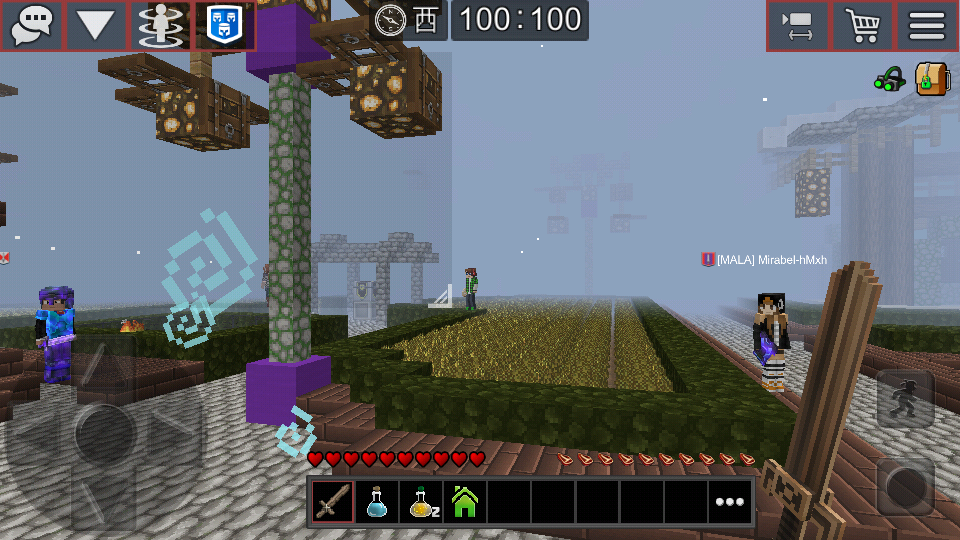Select the green house hotbar slot

(x=464, y=501)
